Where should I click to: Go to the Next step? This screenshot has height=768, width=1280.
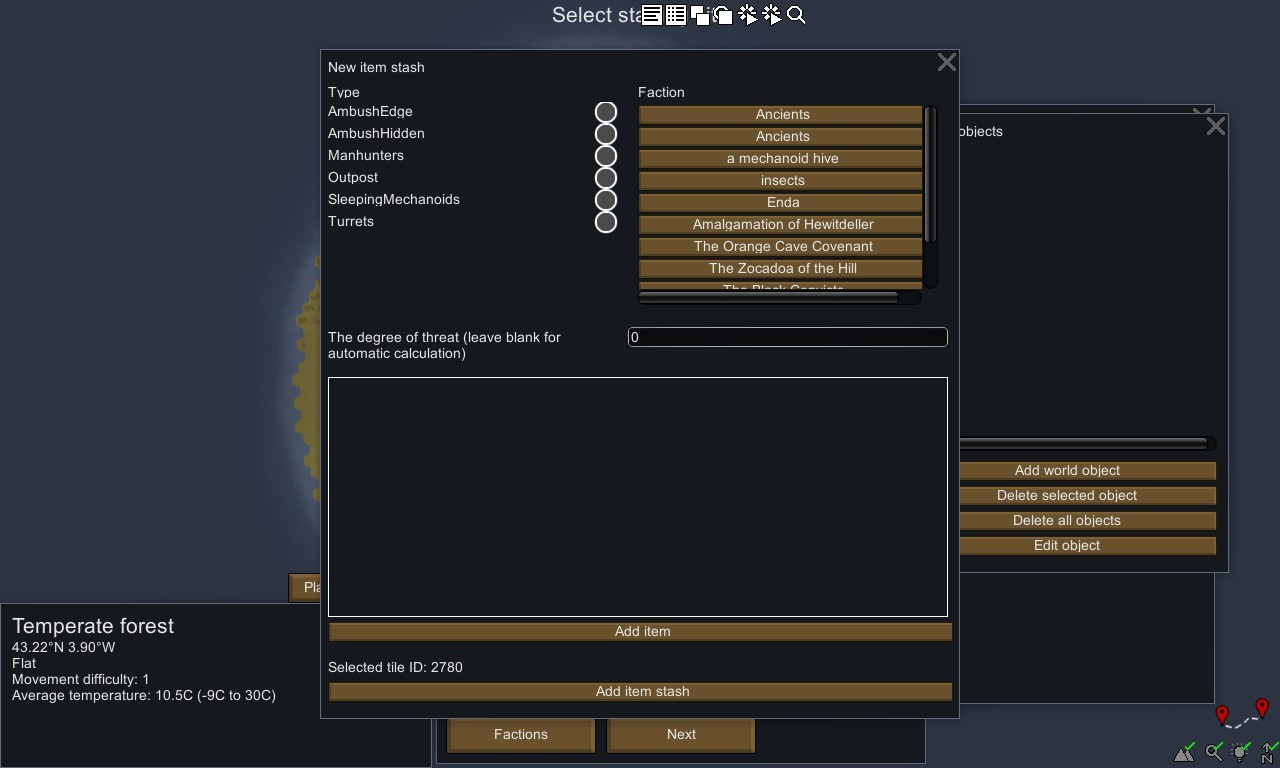pyautogui.click(x=681, y=734)
